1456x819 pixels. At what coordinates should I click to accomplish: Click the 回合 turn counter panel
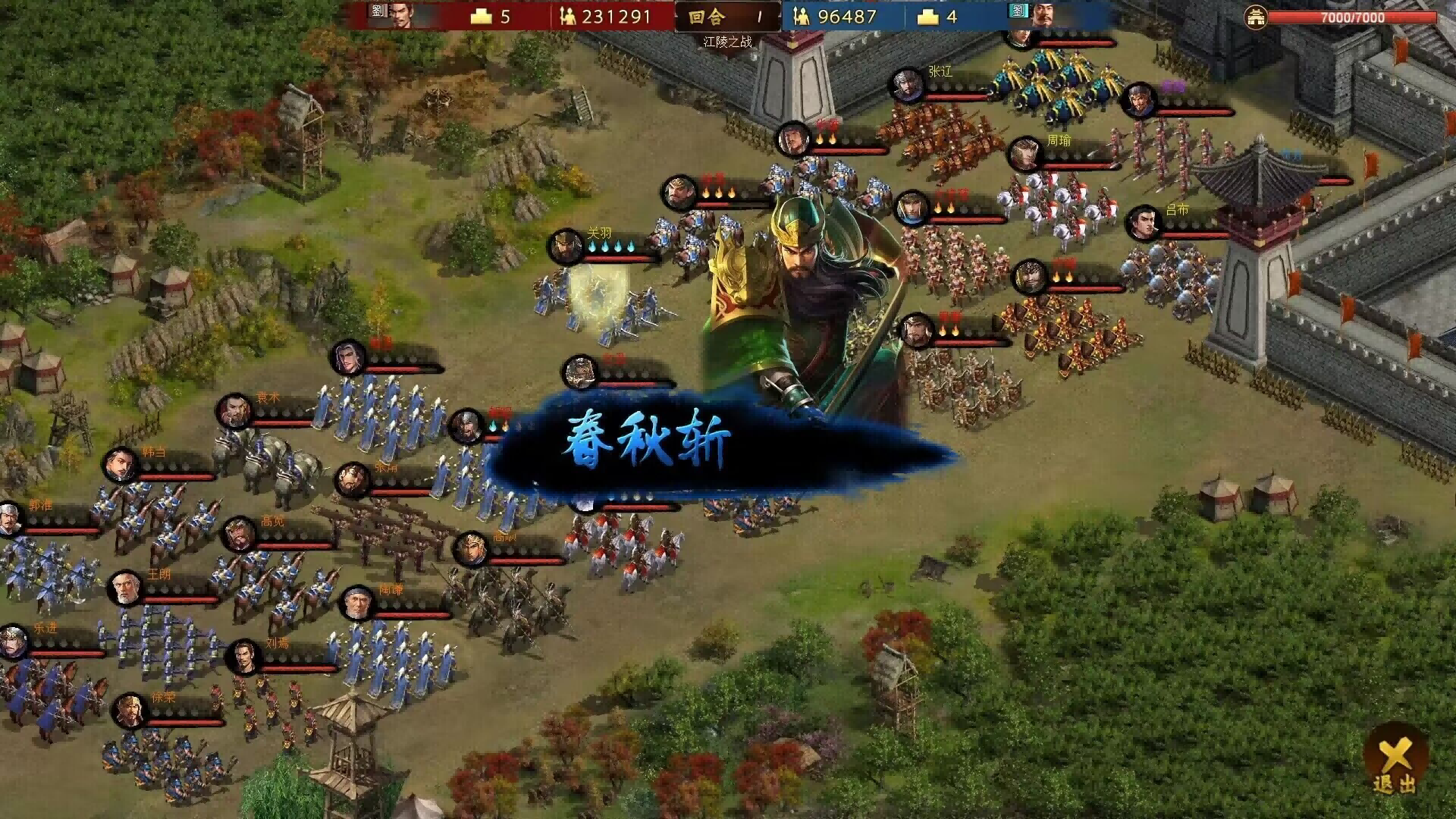[726, 15]
